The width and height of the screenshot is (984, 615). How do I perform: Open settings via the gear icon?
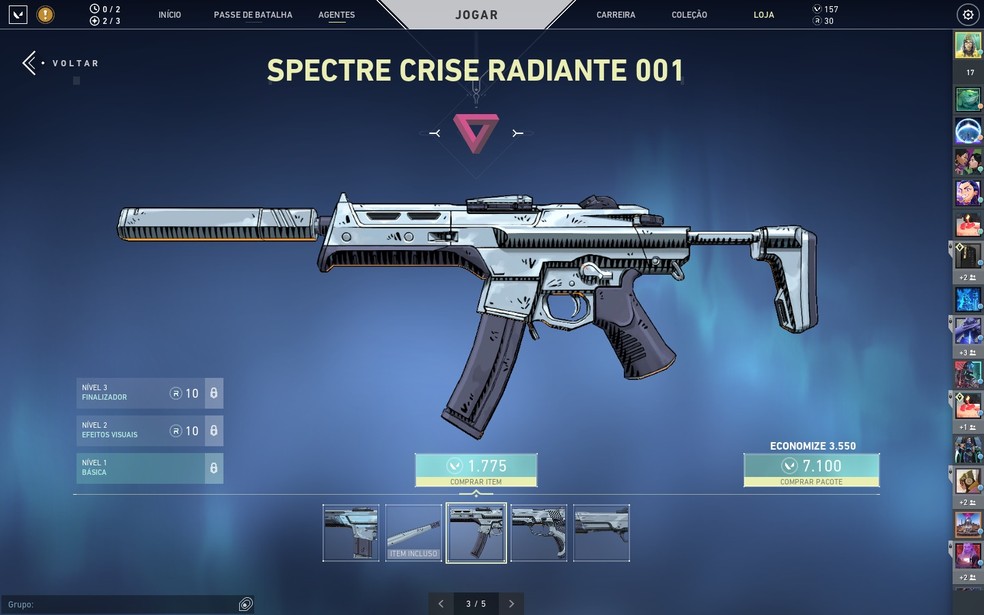(x=967, y=14)
